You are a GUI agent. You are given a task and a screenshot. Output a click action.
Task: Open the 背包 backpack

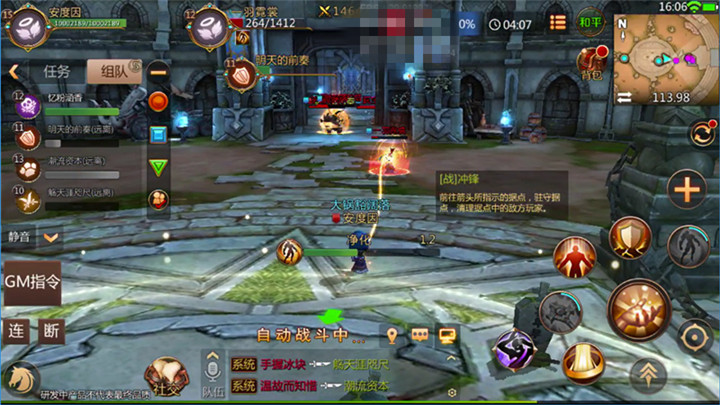tap(592, 62)
